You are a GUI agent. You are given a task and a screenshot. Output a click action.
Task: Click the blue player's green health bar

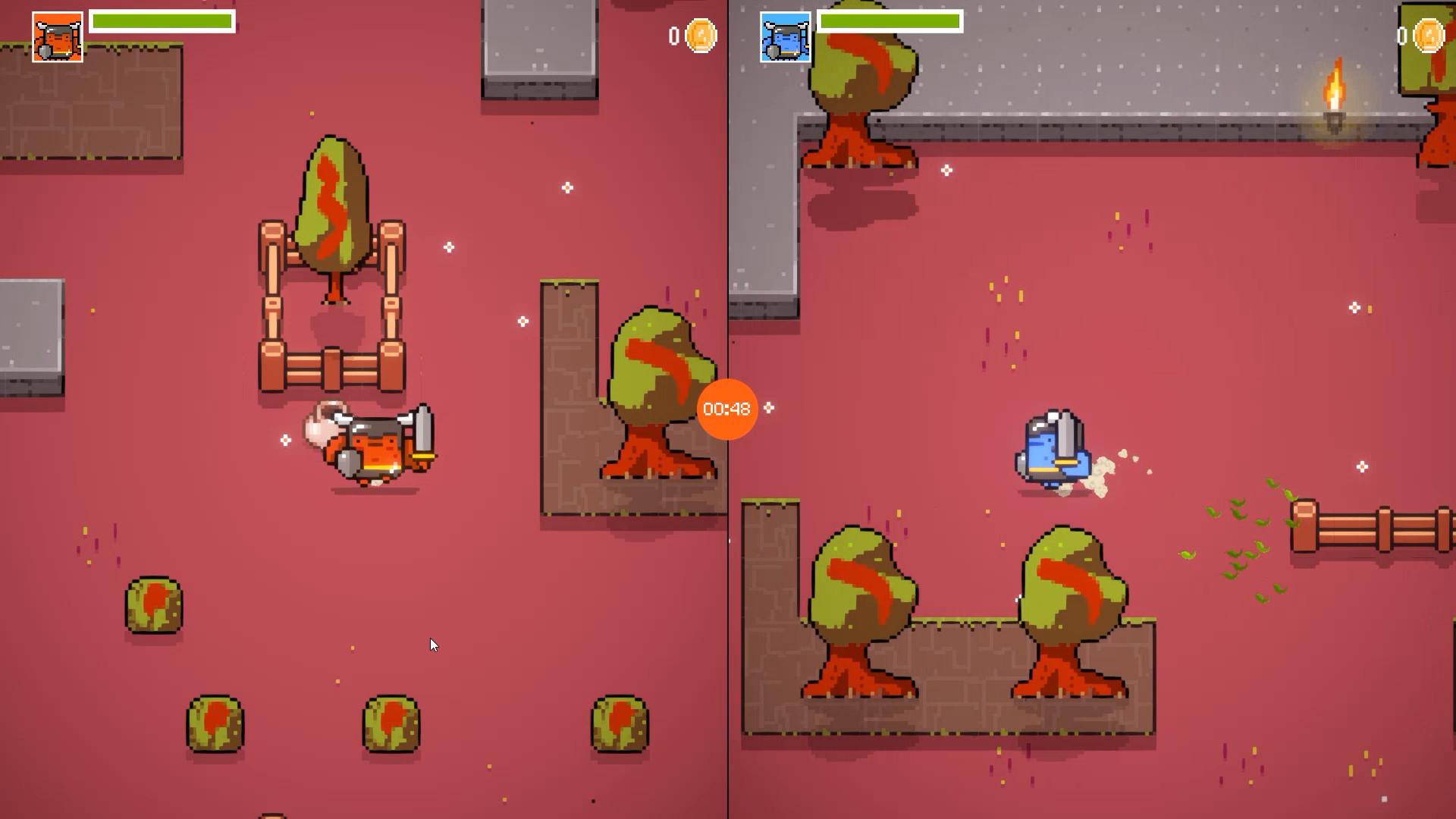tap(889, 21)
